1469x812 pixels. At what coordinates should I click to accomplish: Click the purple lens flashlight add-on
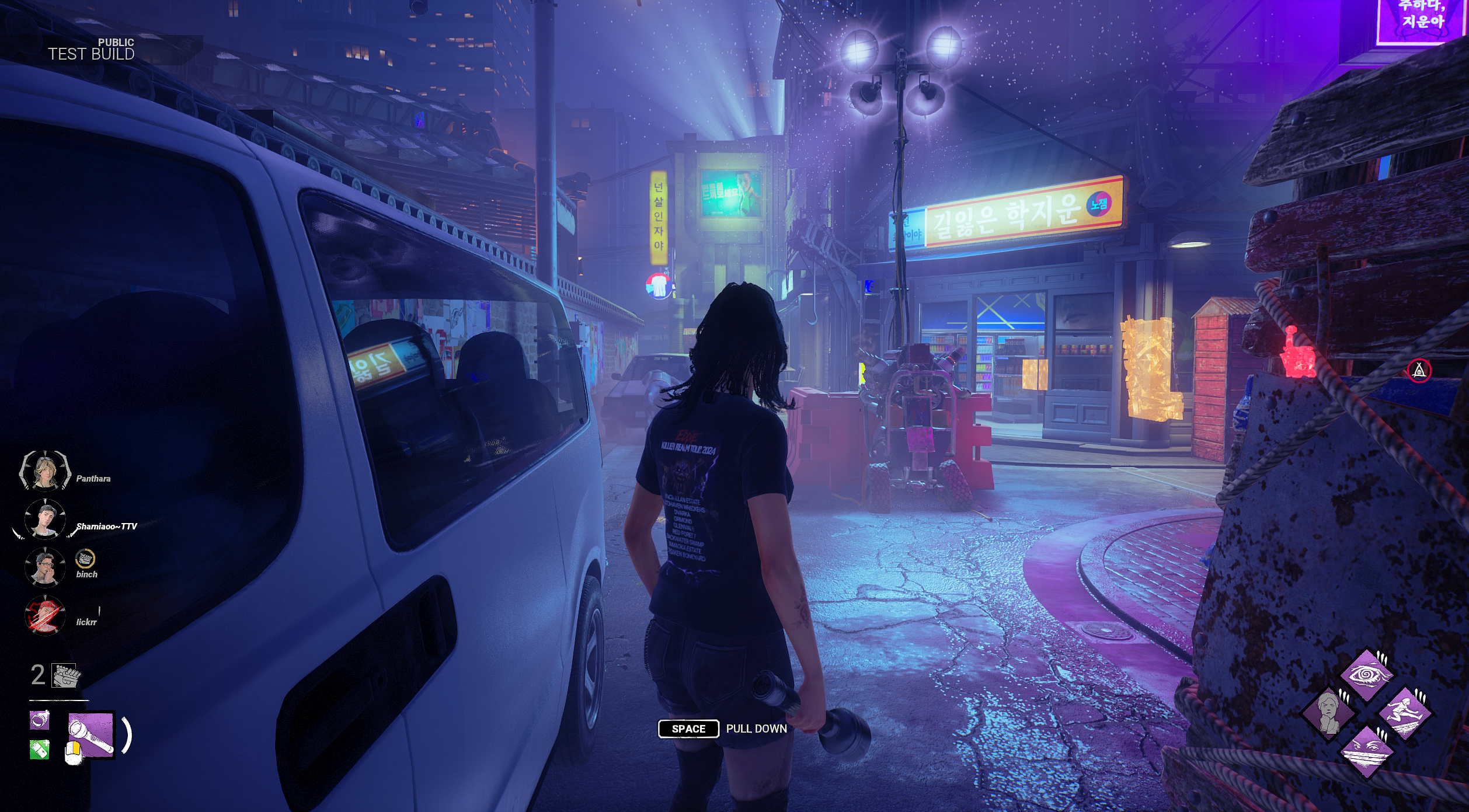(40, 720)
